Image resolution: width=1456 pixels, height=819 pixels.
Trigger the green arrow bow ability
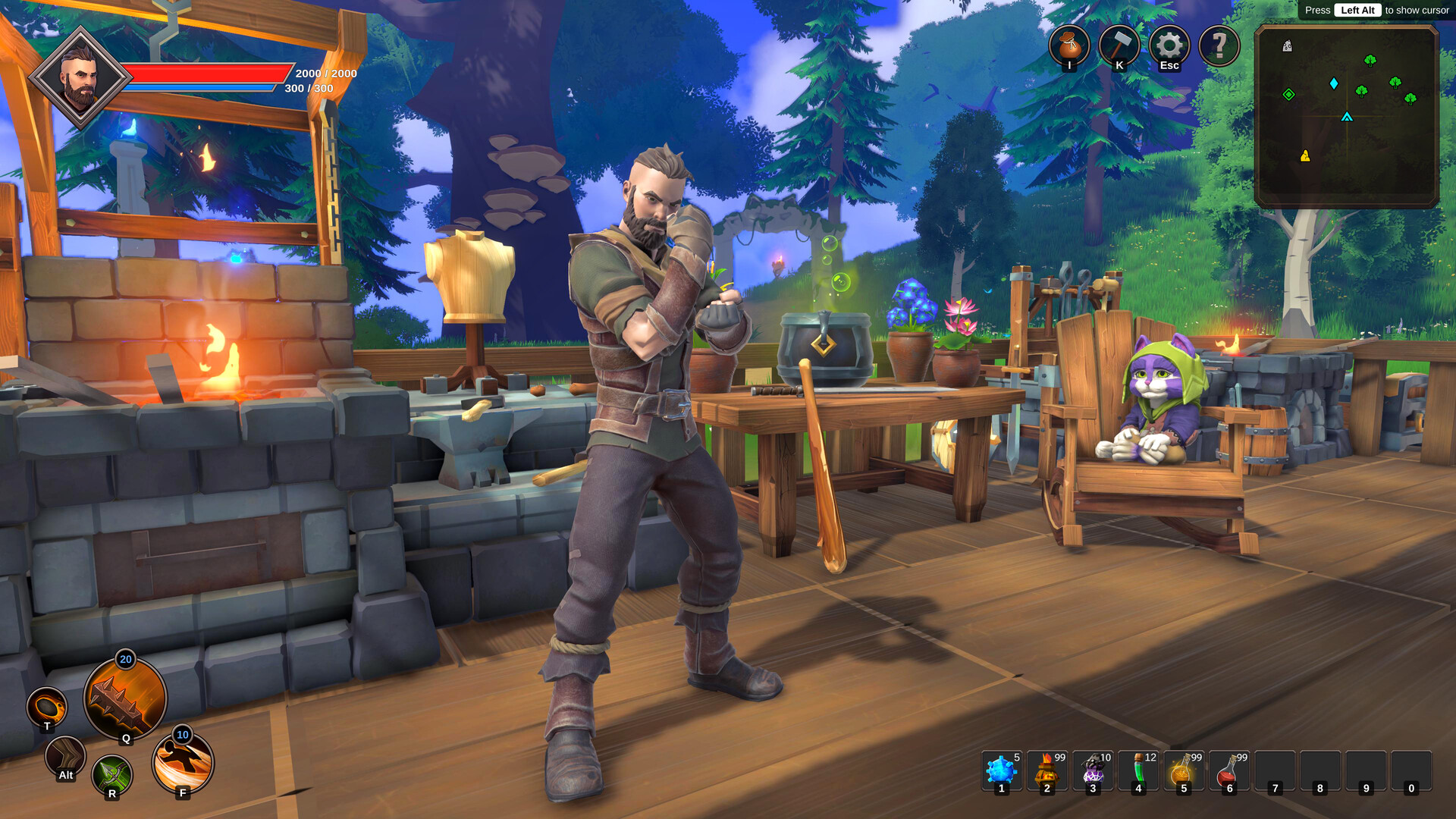pos(112,775)
